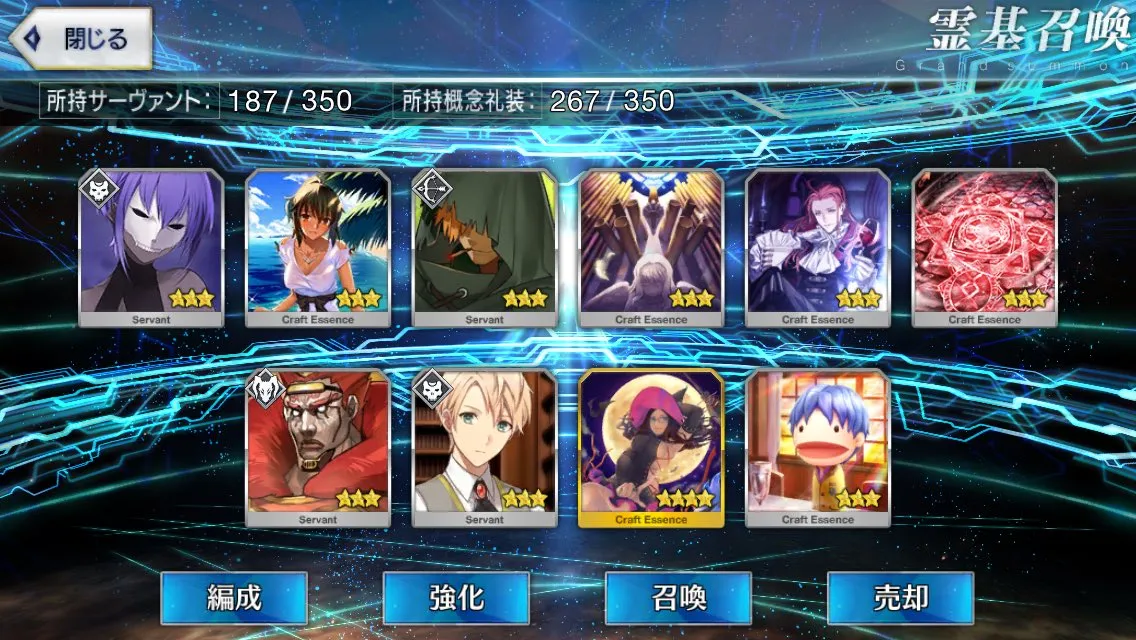Open the red magic circle Craft Essence card

point(985,247)
